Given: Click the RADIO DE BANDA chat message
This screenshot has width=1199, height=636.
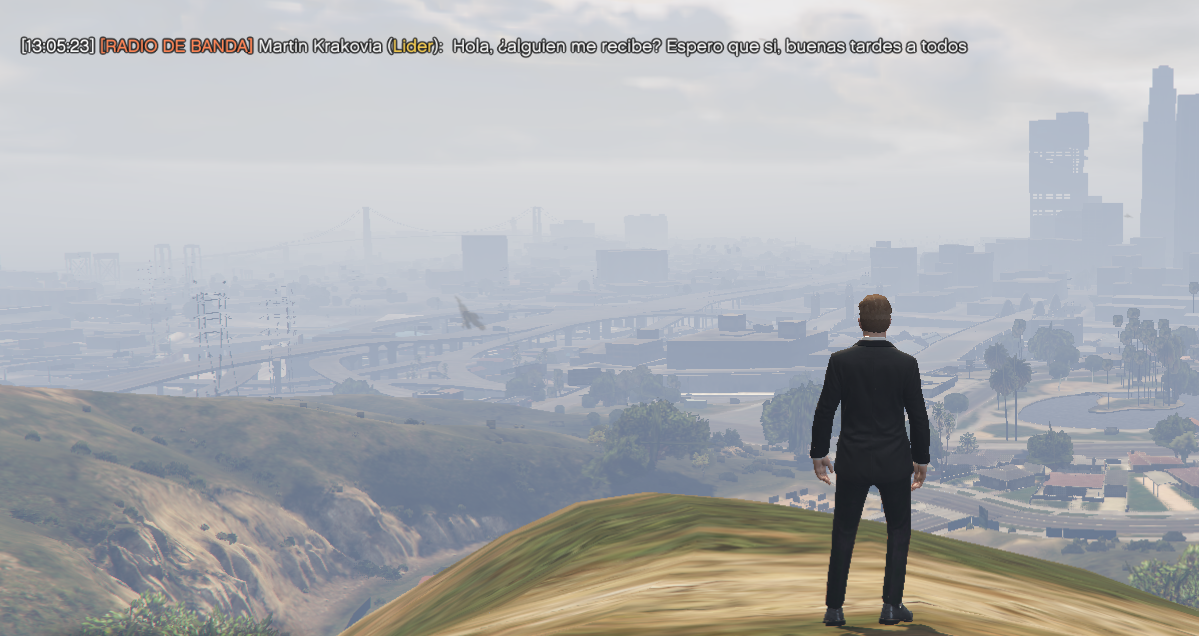Looking at the screenshot, I should pos(493,47).
